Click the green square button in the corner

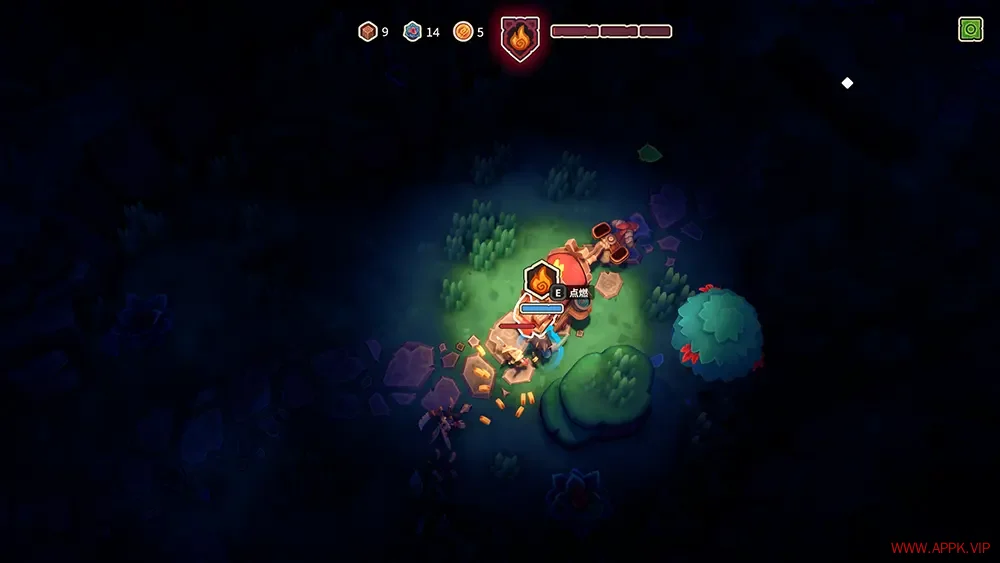point(970,30)
